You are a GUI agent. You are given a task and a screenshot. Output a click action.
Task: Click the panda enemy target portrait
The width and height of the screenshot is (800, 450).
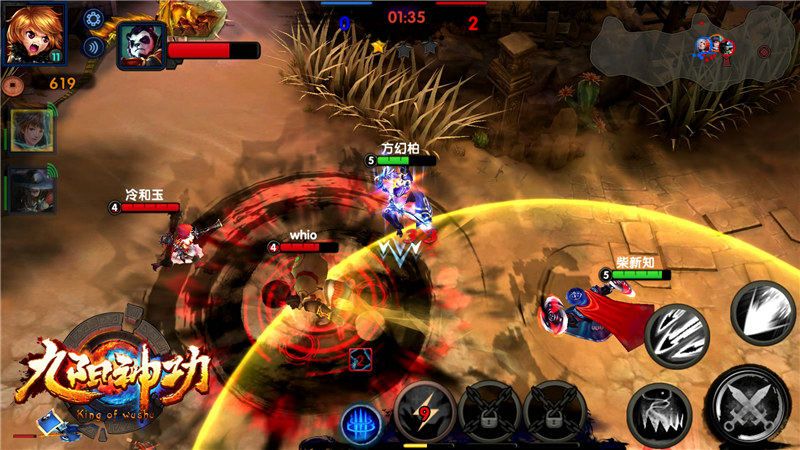click(140, 46)
